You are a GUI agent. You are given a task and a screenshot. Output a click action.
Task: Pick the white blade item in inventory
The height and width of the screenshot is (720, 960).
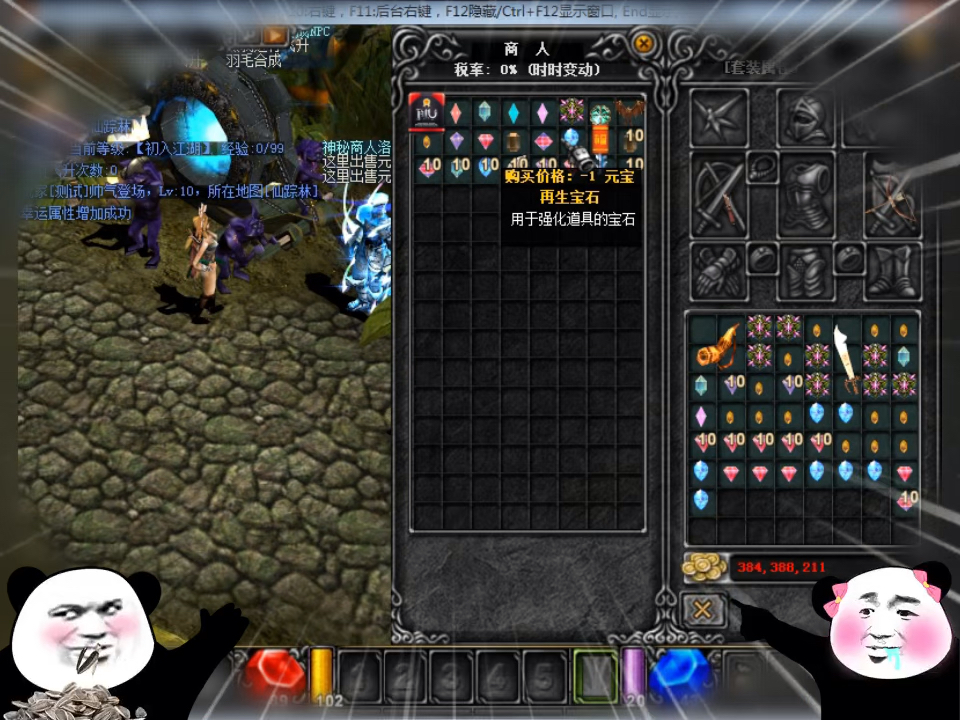tap(847, 355)
